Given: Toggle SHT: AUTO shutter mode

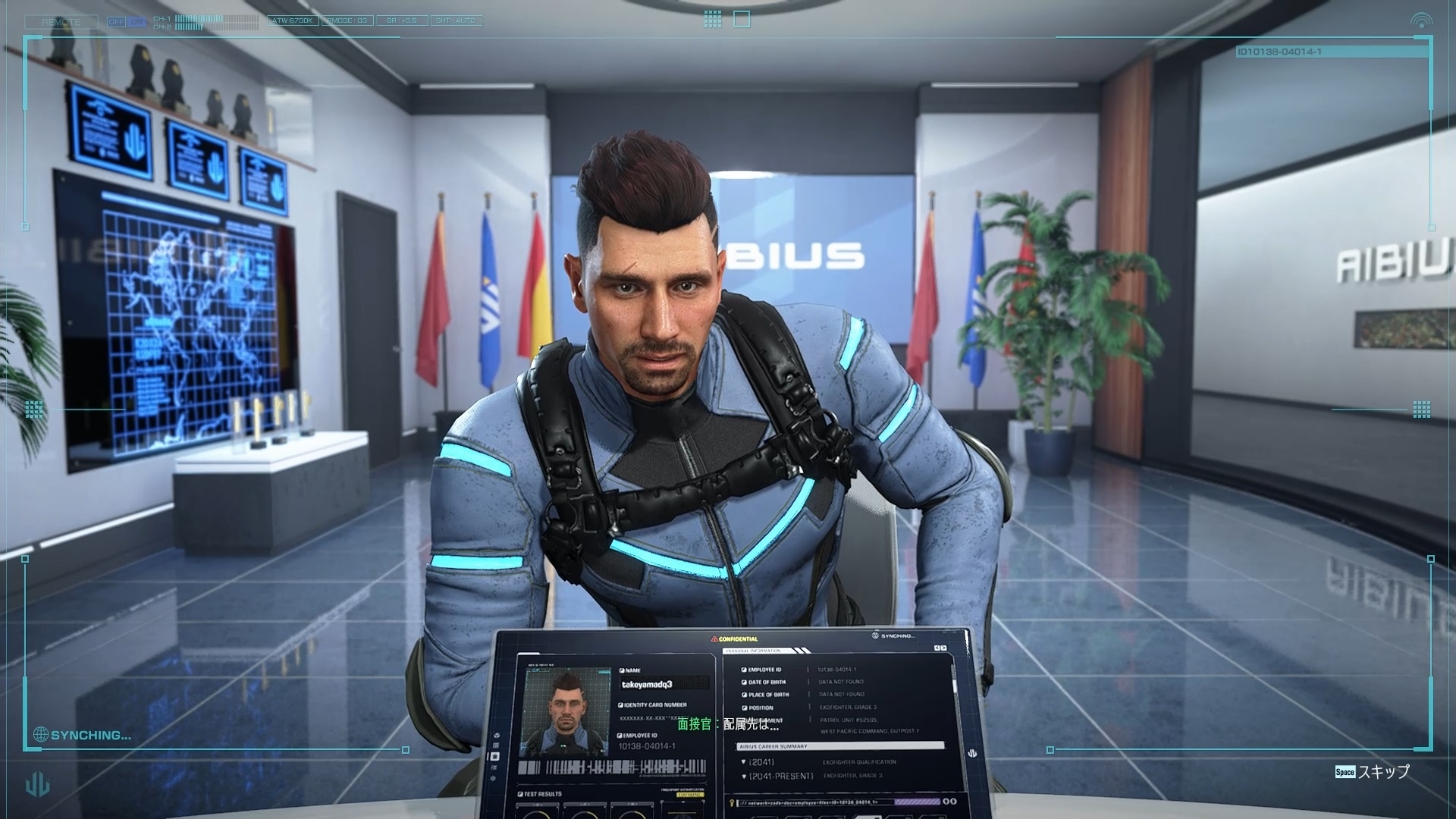Looking at the screenshot, I should coord(456,20).
